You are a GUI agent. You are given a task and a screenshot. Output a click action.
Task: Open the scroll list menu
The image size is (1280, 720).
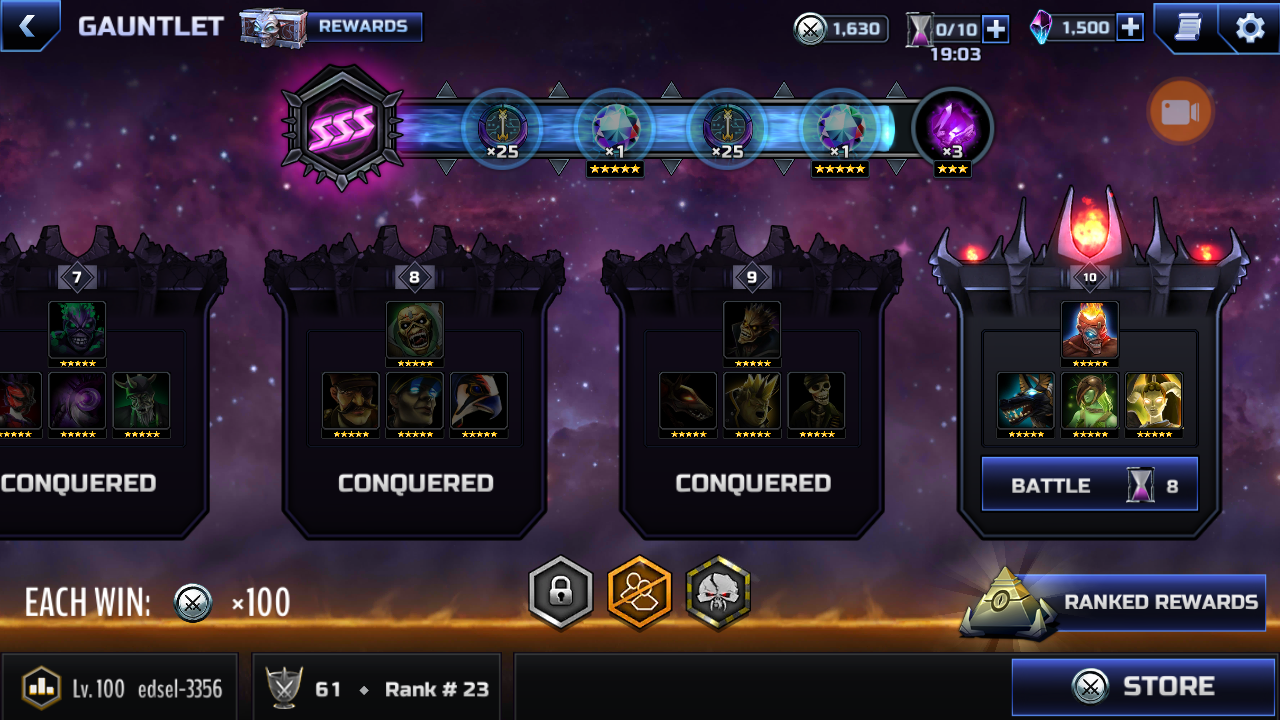(x=1186, y=27)
